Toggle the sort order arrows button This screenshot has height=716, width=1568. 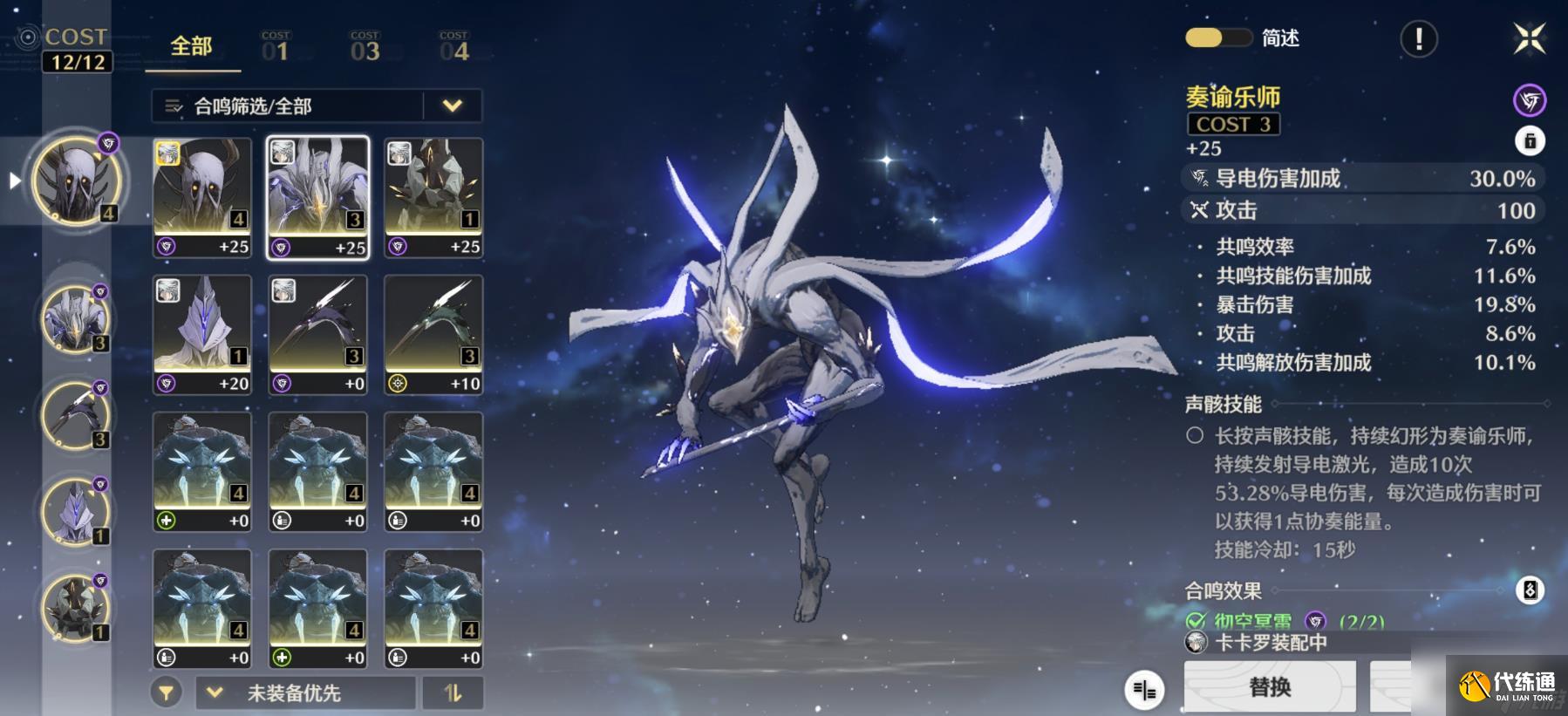(452, 693)
